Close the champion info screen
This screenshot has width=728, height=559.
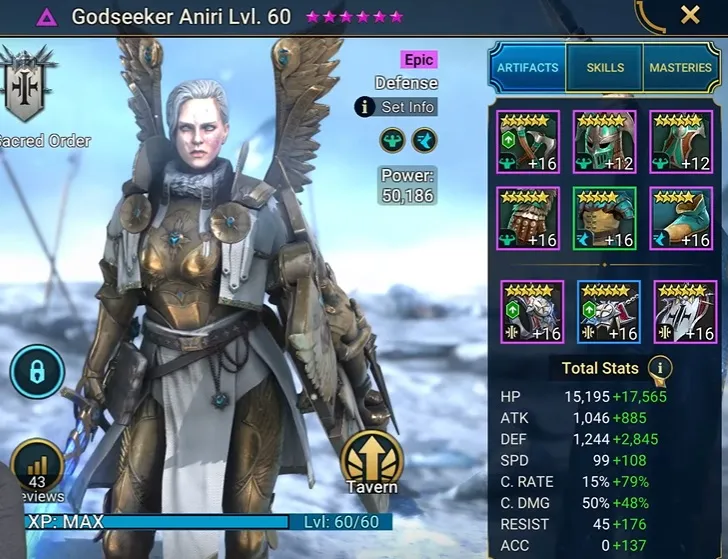pos(690,15)
